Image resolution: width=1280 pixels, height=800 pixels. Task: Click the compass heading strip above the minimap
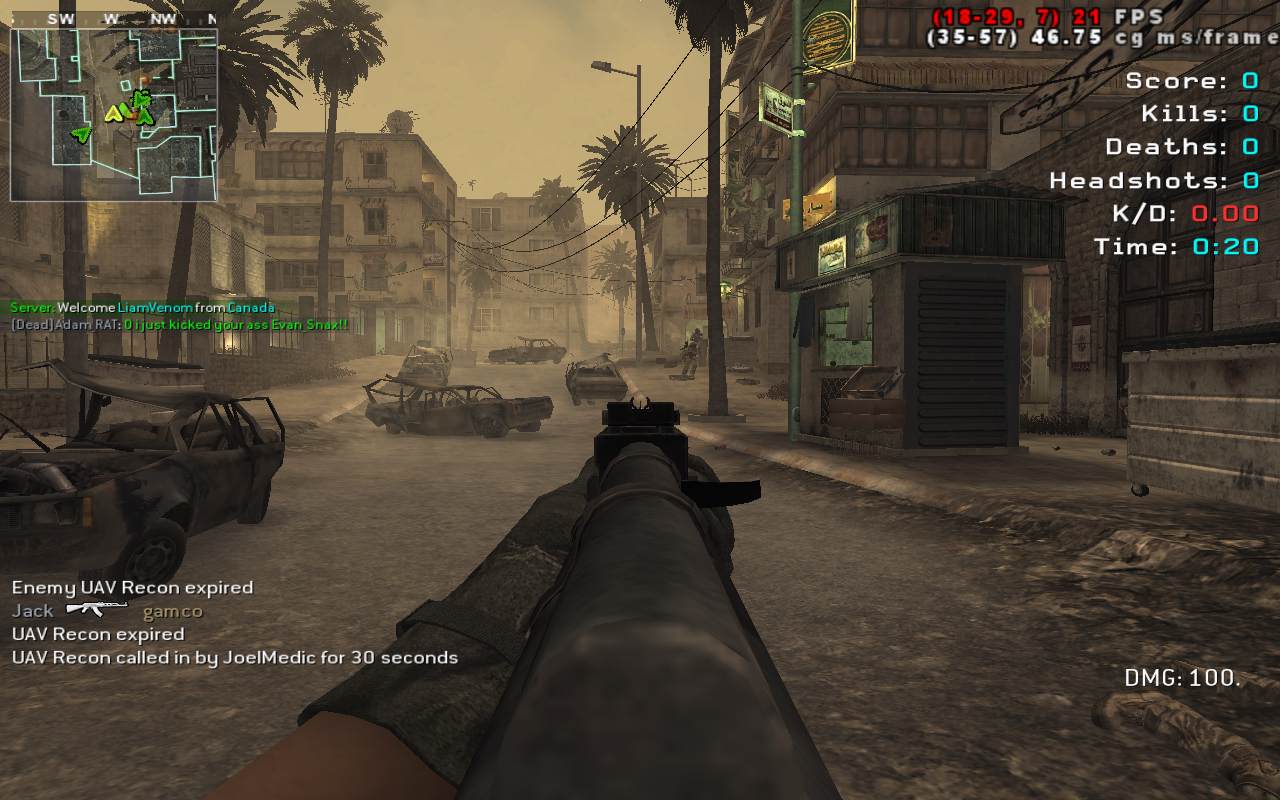tap(114, 19)
